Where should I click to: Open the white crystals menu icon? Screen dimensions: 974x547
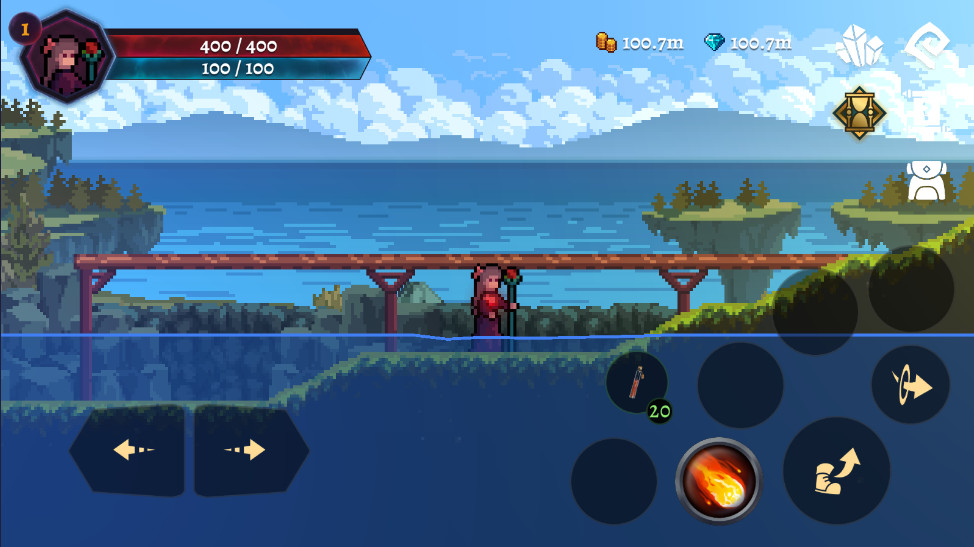tap(859, 45)
